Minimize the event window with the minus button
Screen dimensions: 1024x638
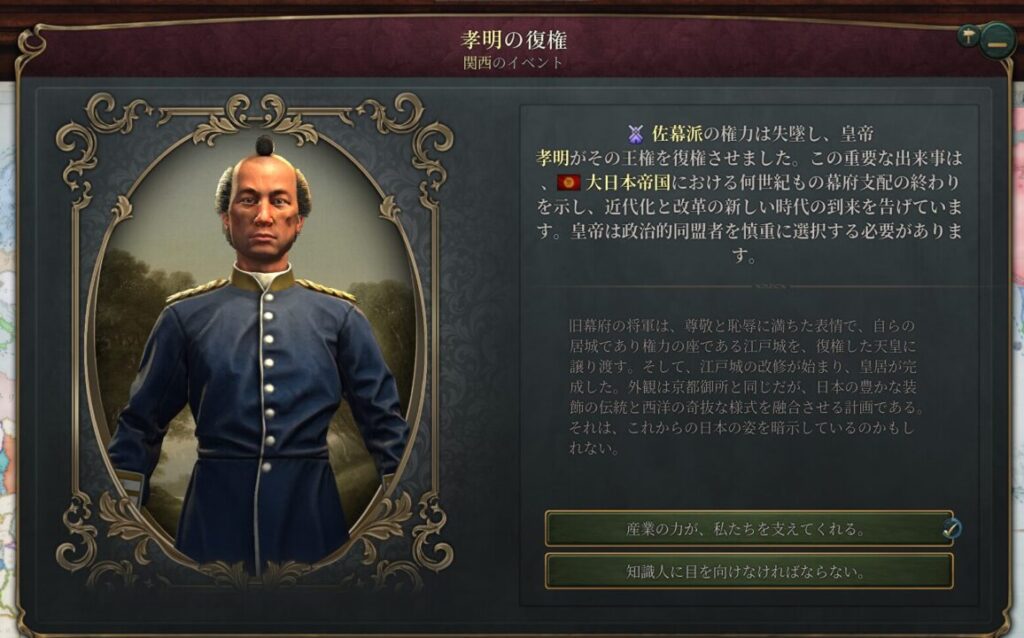coord(996,42)
